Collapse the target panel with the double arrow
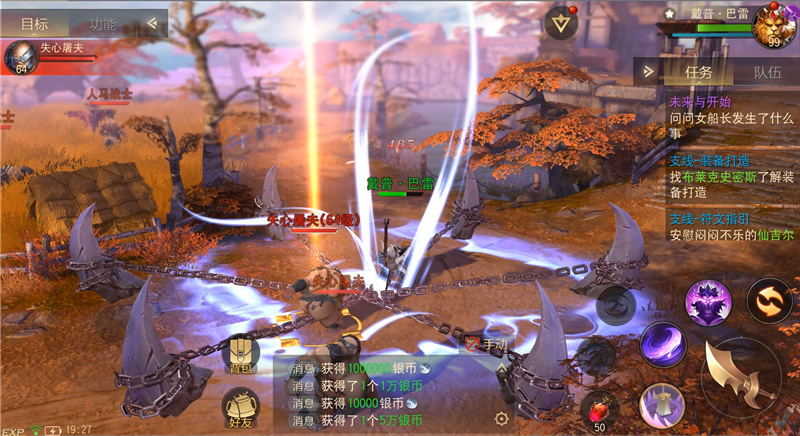The width and height of the screenshot is (800, 436). point(153,22)
